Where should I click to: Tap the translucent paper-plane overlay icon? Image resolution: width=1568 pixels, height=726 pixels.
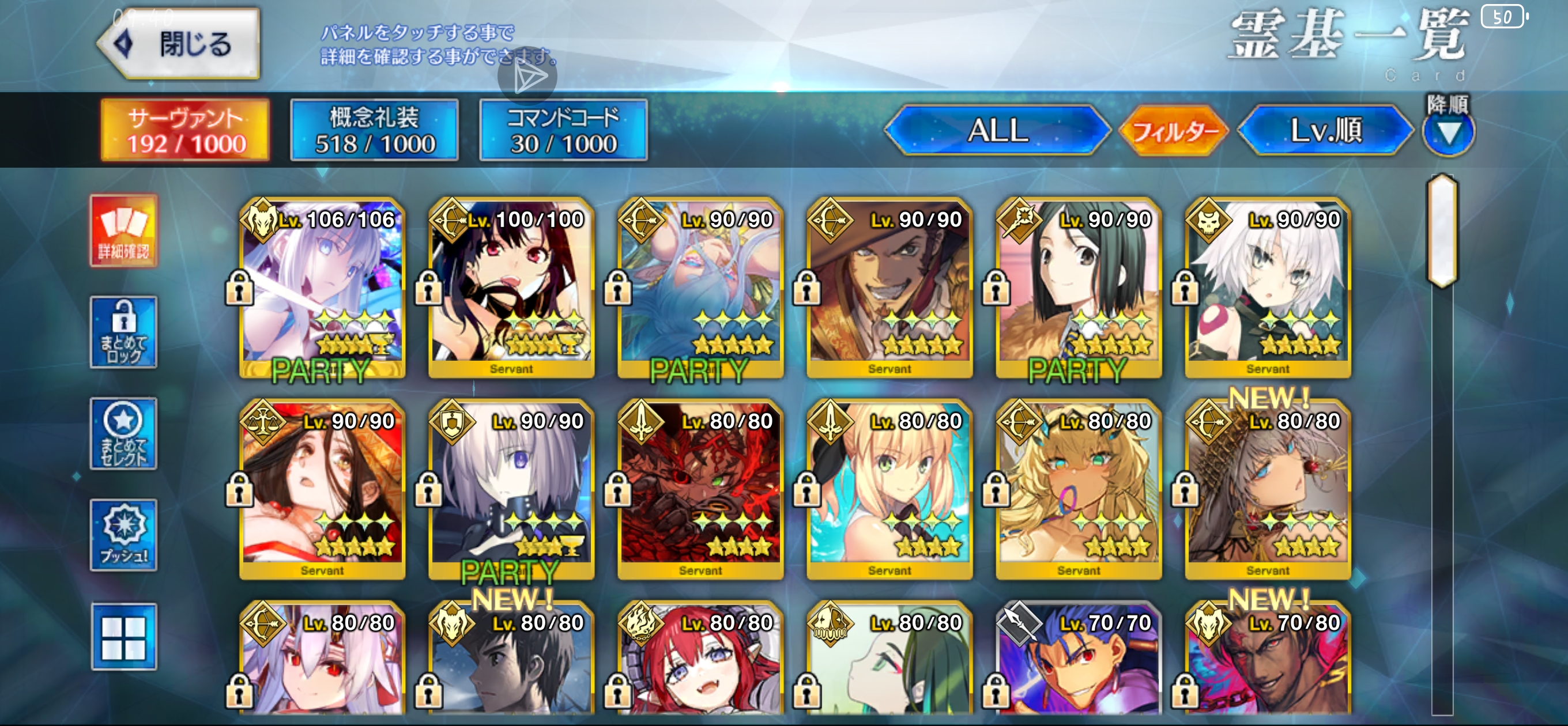[527, 76]
